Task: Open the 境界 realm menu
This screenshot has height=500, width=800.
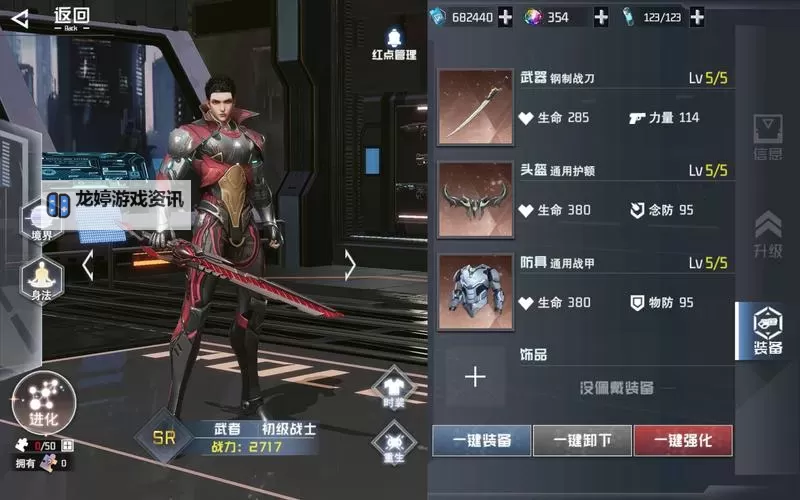Action: point(42,218)
